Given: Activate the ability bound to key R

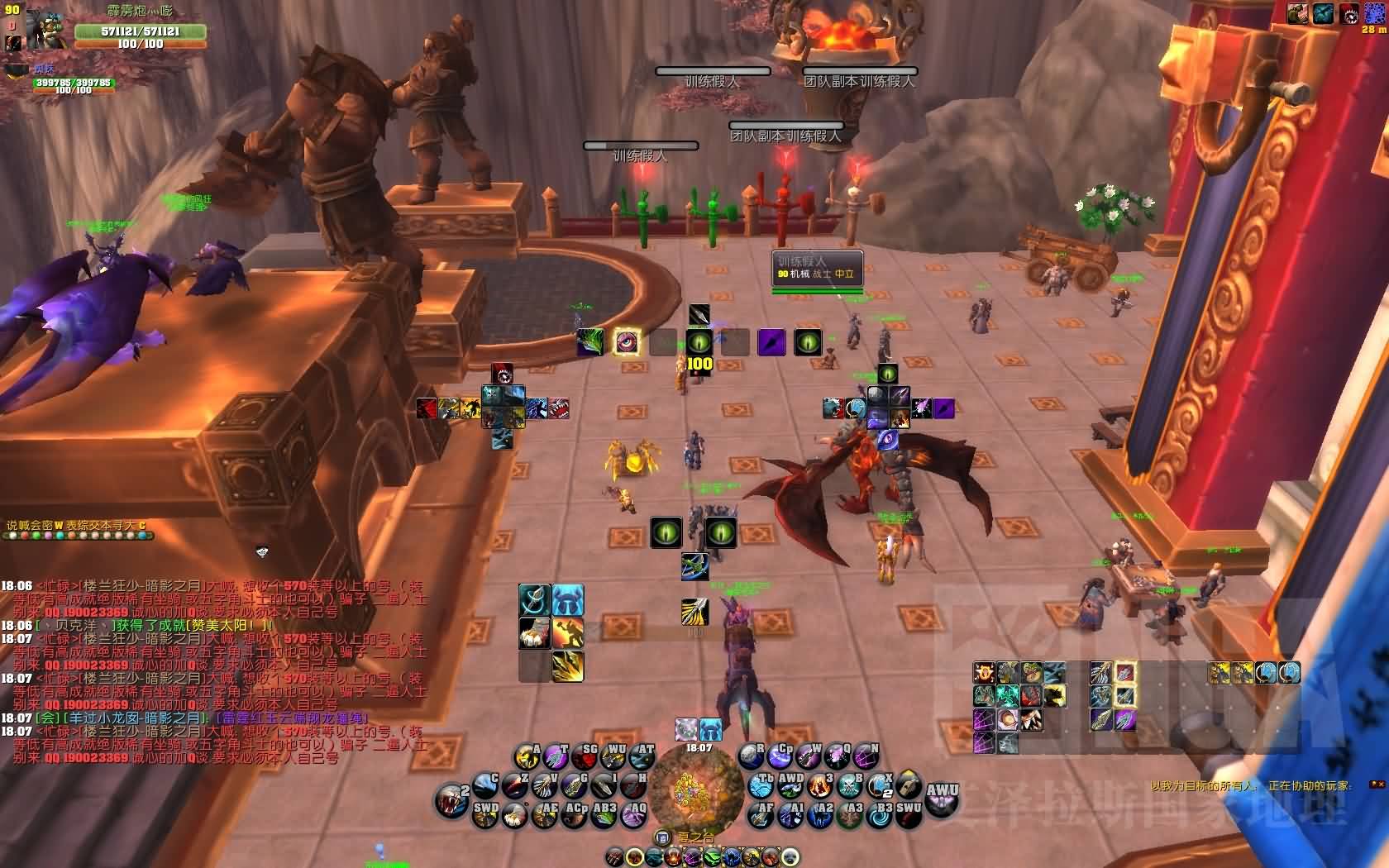Looking at the screenshot, I should pyautogui.click(x=751, y=756).
